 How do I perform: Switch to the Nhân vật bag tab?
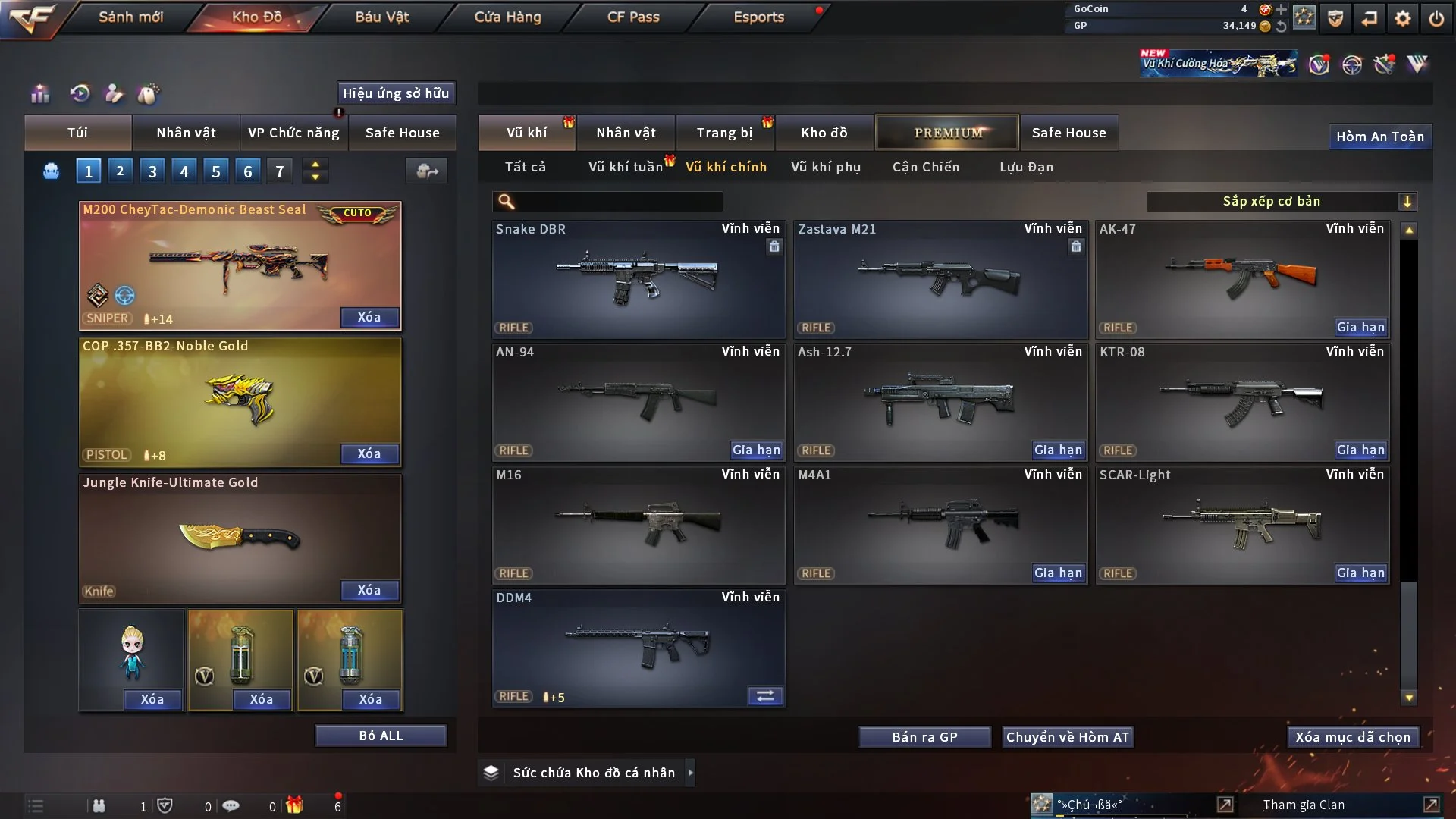point(186,133)
